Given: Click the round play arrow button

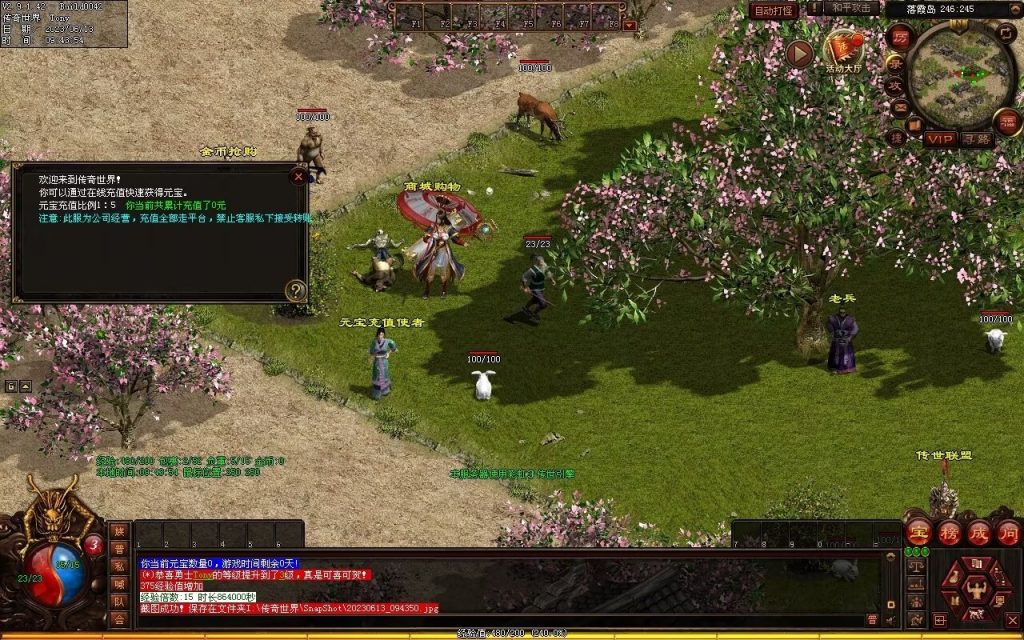Looking at the screenshot, I should point(798,53).
